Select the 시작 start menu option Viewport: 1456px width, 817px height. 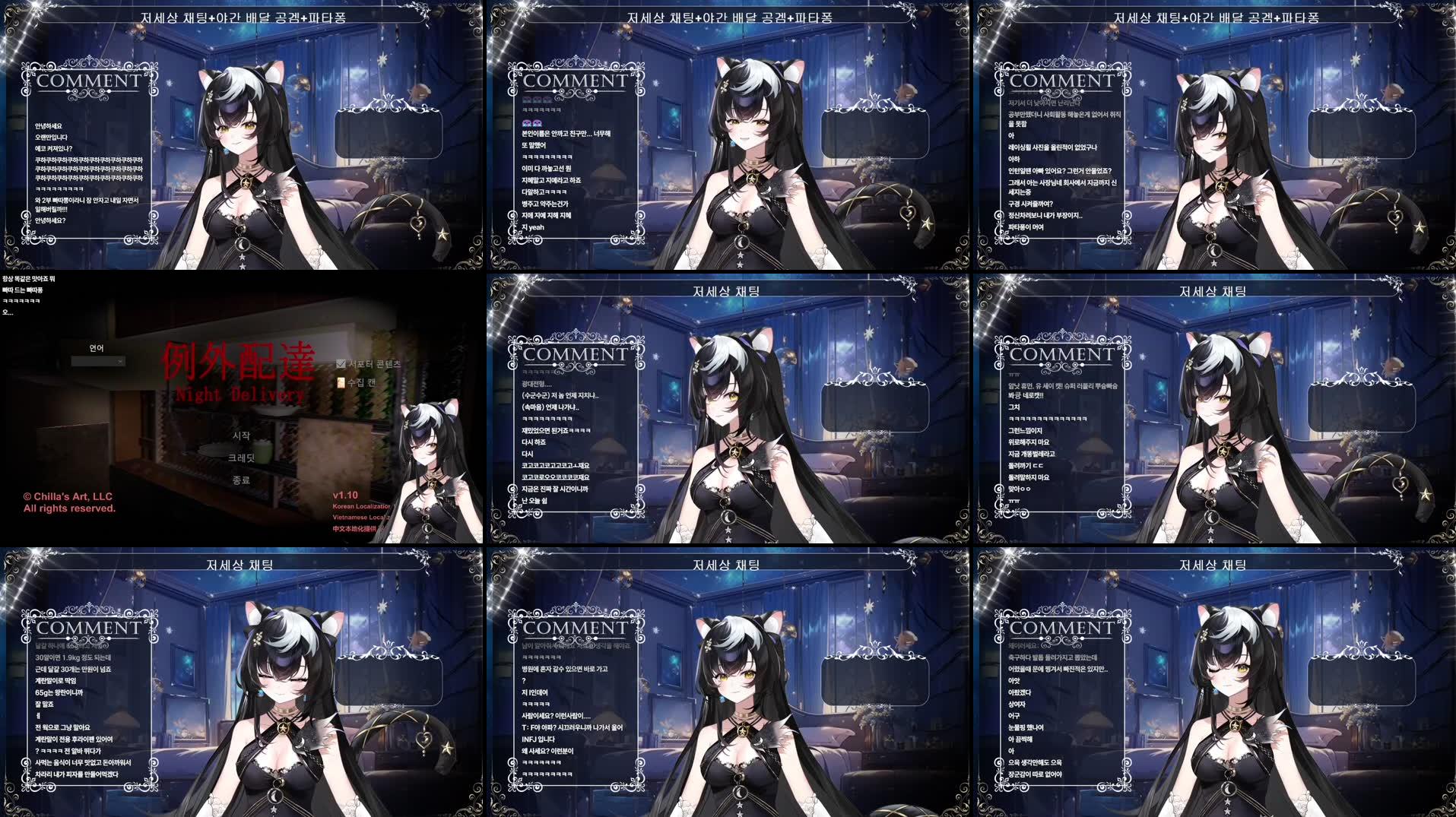[242, 437]
